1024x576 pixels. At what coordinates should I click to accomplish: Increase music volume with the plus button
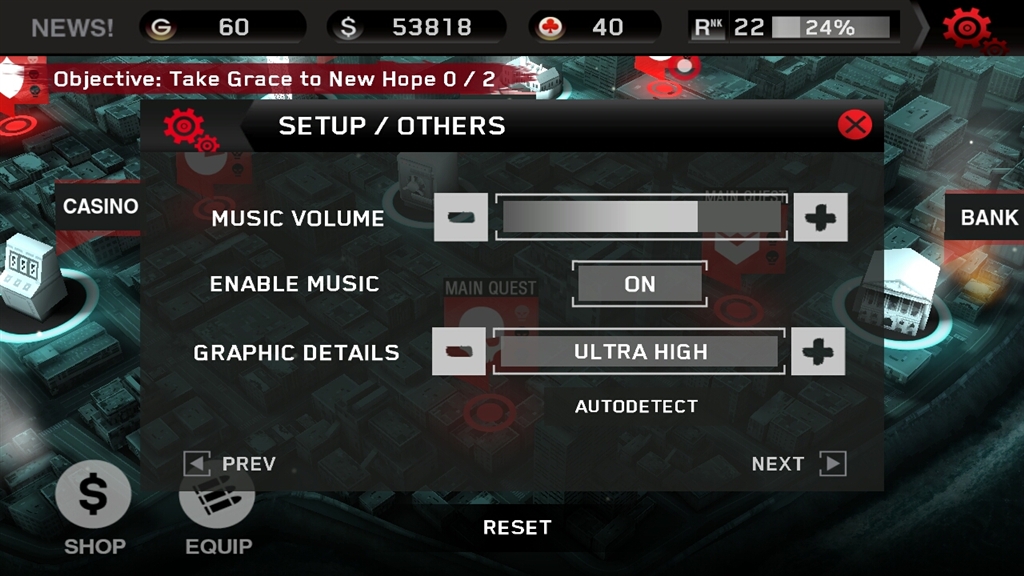coord(820,218)
